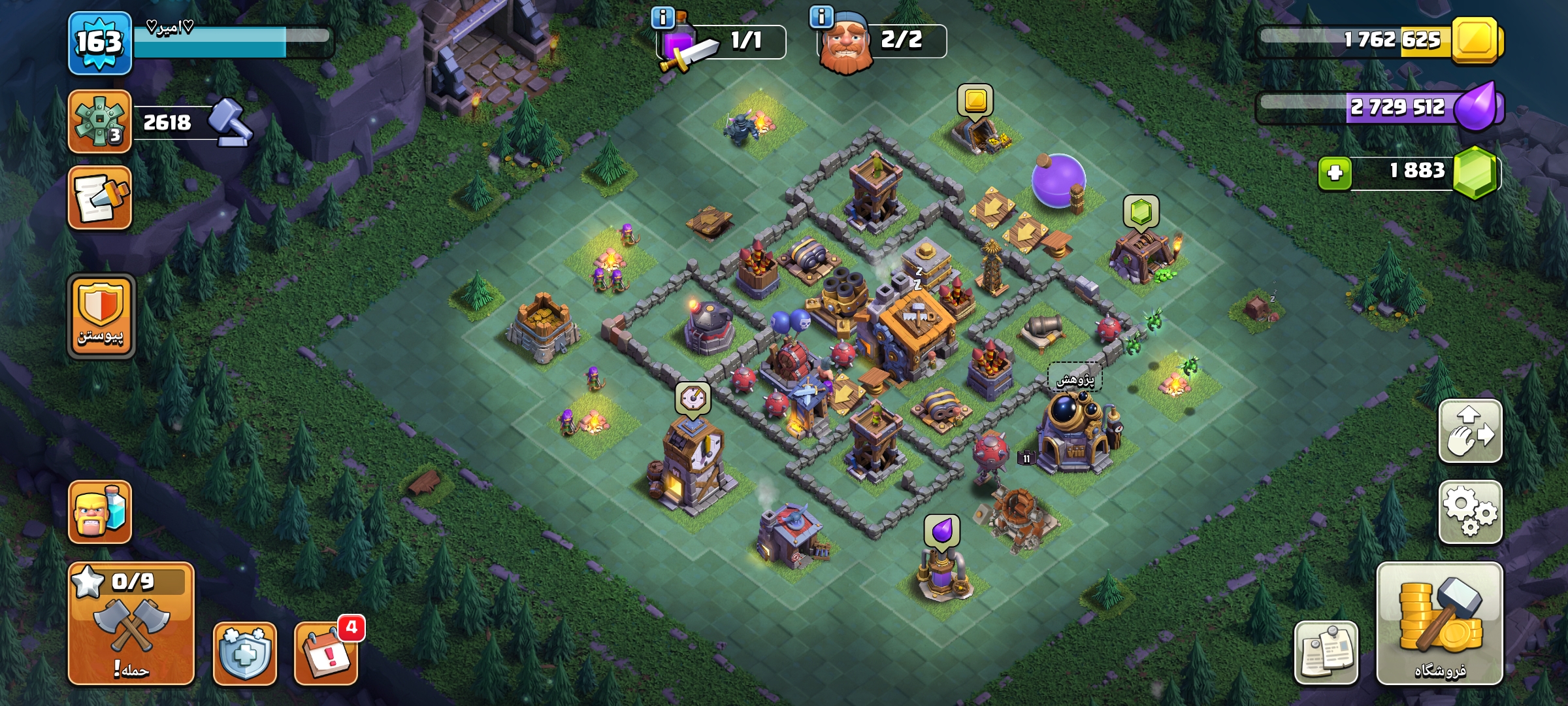Tap the research label above the laboratory
The height and width of the screenshot is (706, 1568).
1075,379
